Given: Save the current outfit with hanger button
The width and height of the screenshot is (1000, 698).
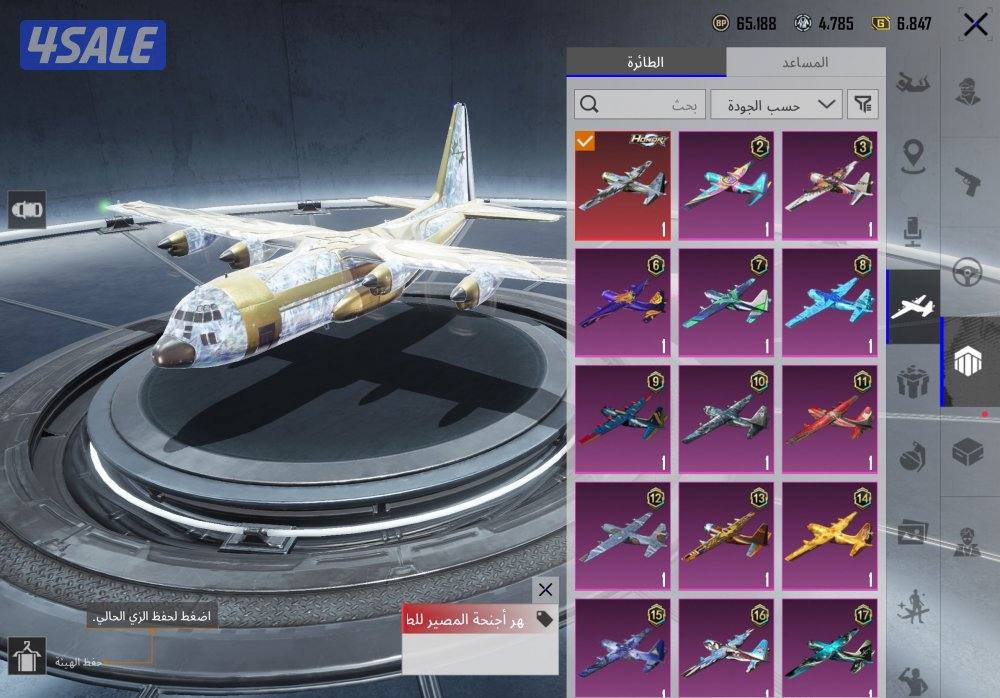Looking at the screenshot, I should click(26, 656).
